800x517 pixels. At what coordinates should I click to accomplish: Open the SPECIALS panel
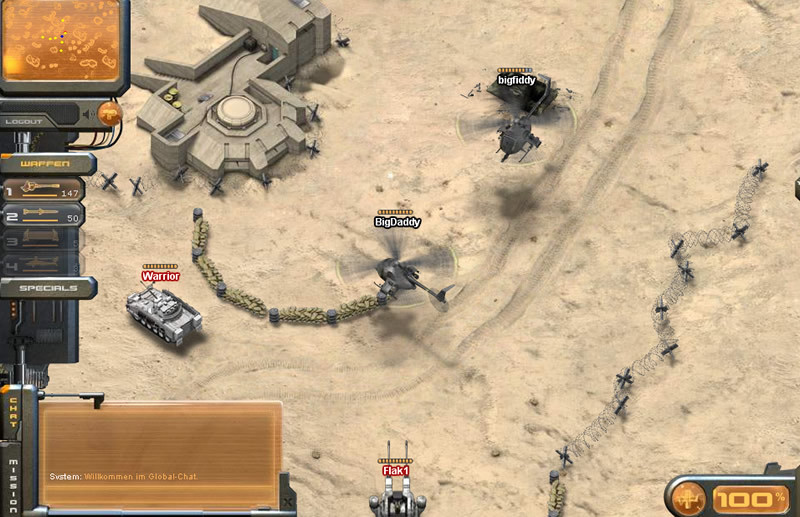click(x=45, y=288)
